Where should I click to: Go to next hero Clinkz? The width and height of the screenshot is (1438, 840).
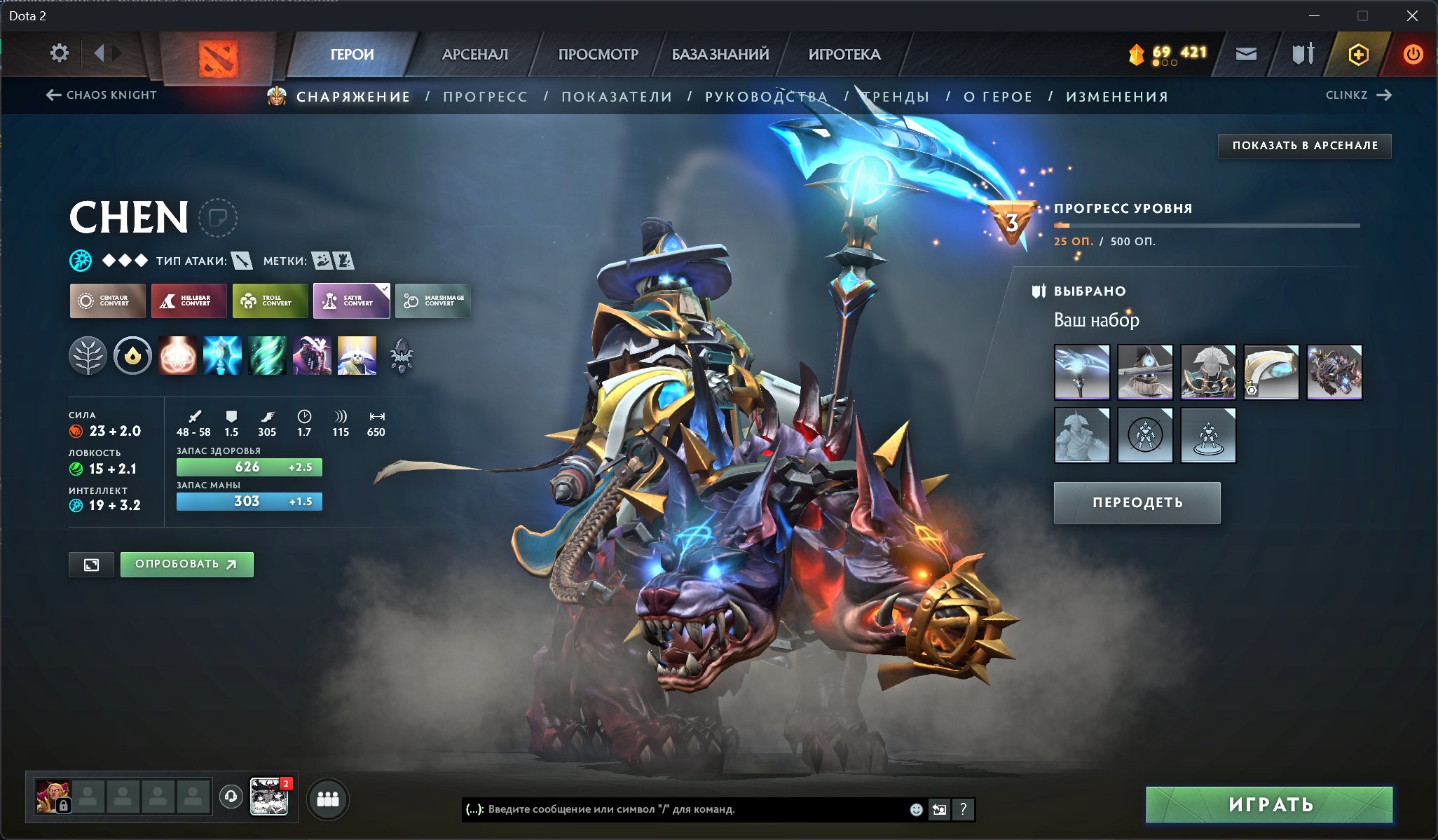pyautogui.click(x=1353, y=95)
